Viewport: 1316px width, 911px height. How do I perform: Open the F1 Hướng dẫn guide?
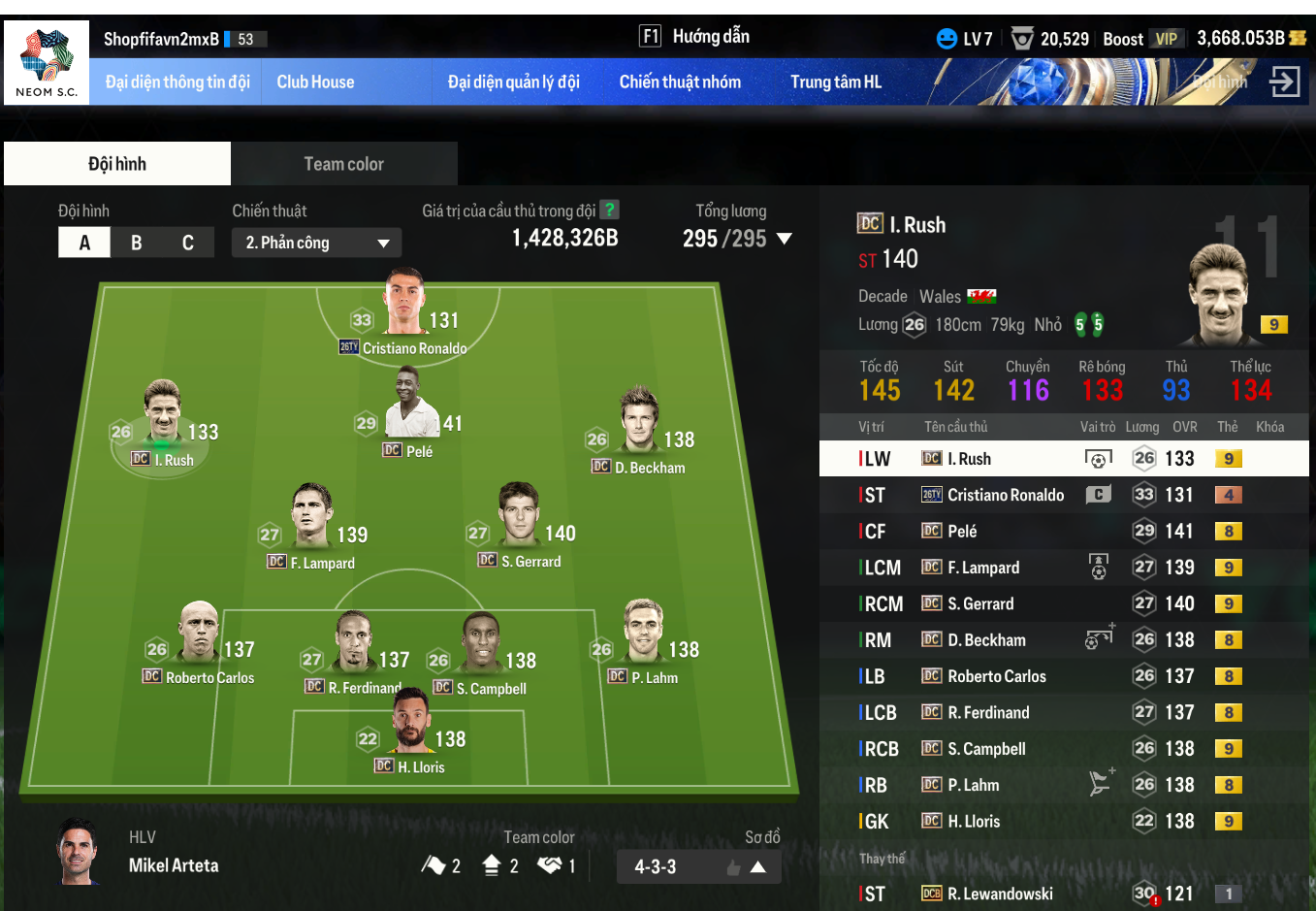[x=694, y=37]
